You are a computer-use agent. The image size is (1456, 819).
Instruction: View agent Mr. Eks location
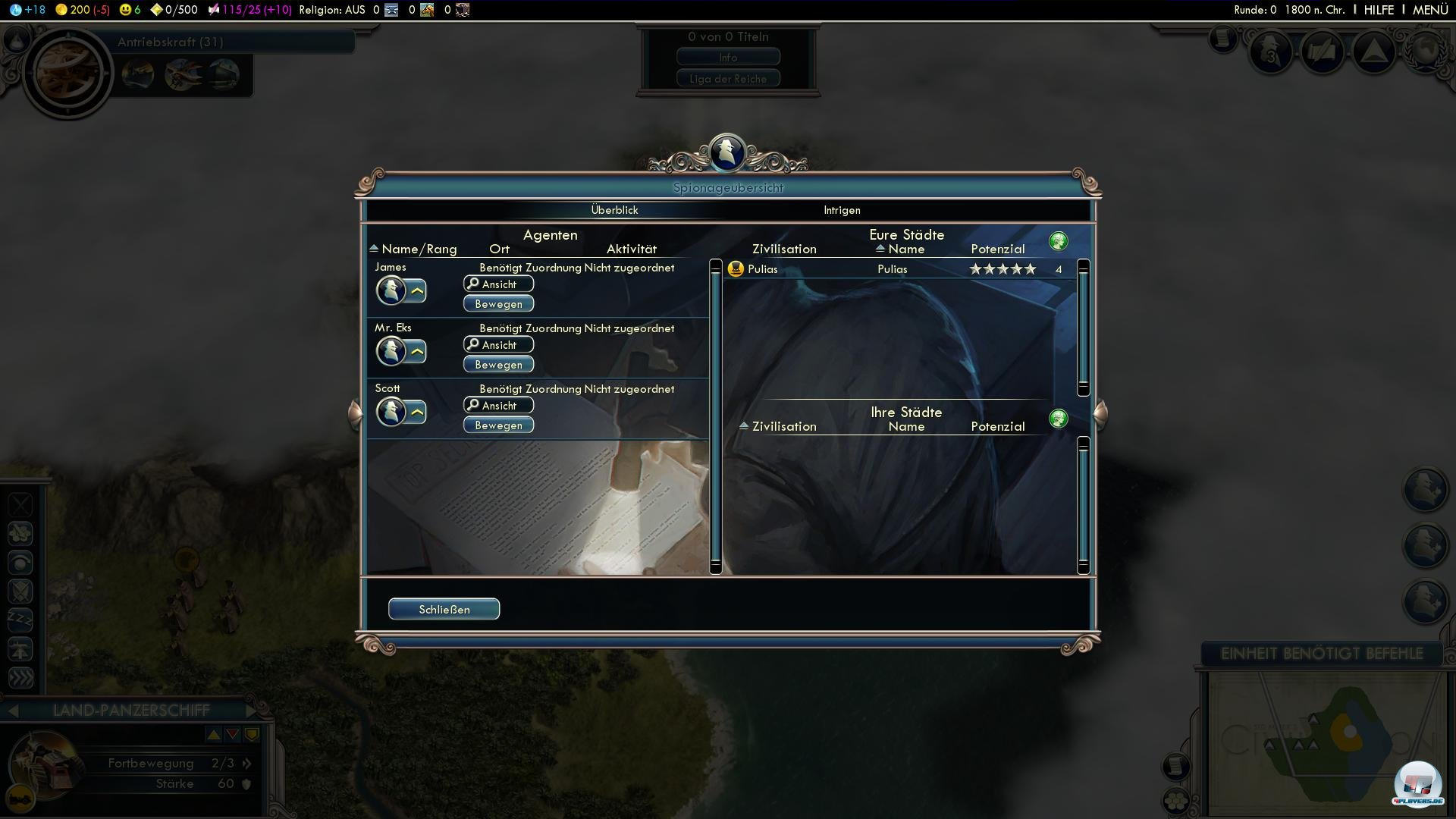pos(498,345)
